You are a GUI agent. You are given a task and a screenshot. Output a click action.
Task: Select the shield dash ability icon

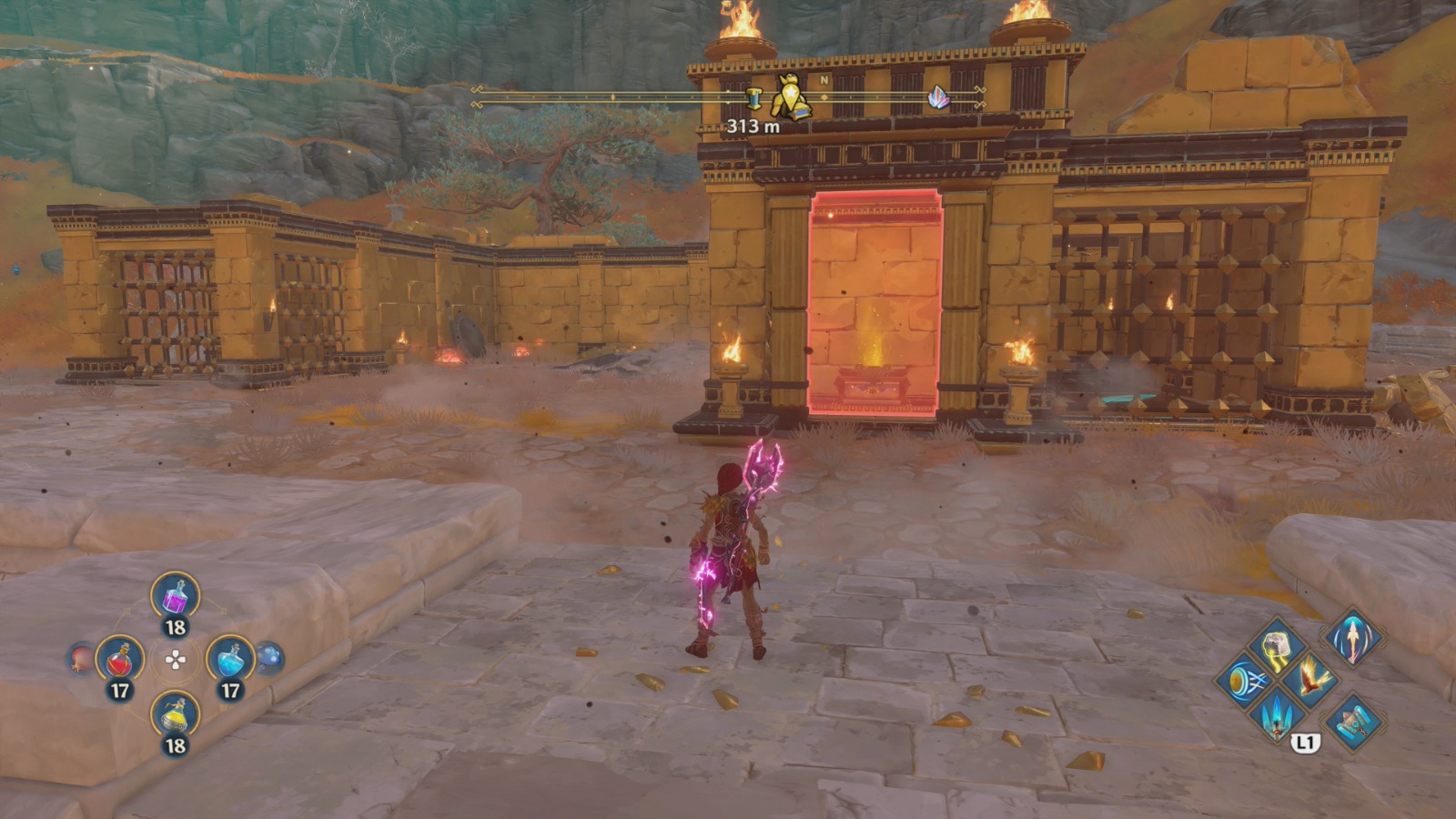[x=1247, y=682]
